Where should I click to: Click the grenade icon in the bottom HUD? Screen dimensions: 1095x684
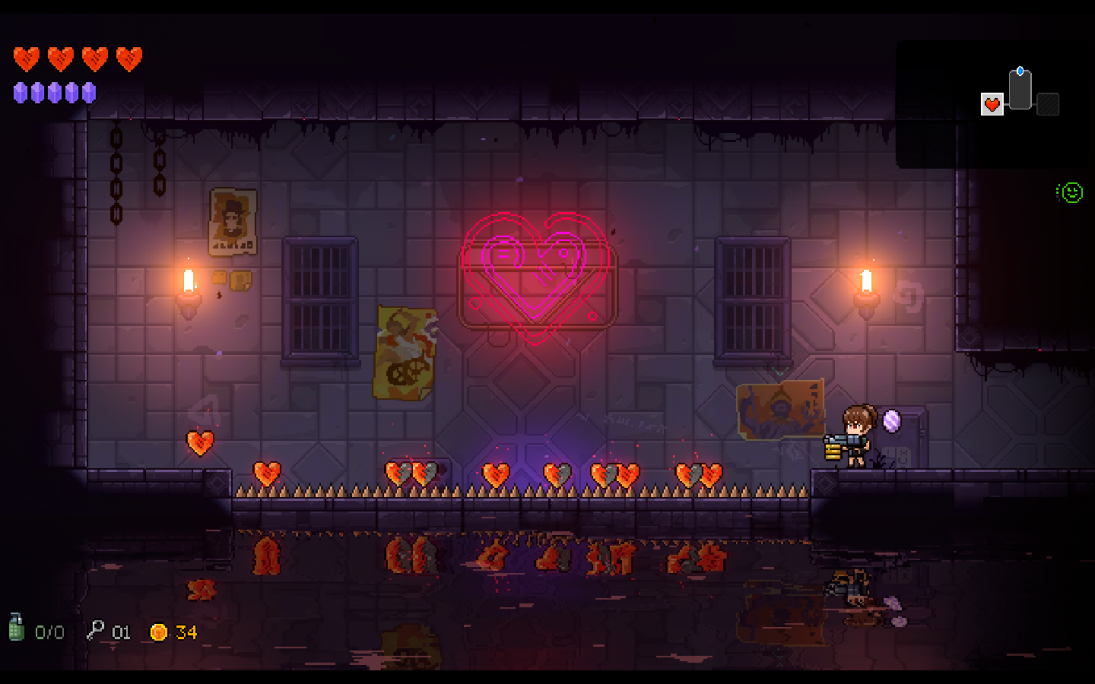[17, 627]
